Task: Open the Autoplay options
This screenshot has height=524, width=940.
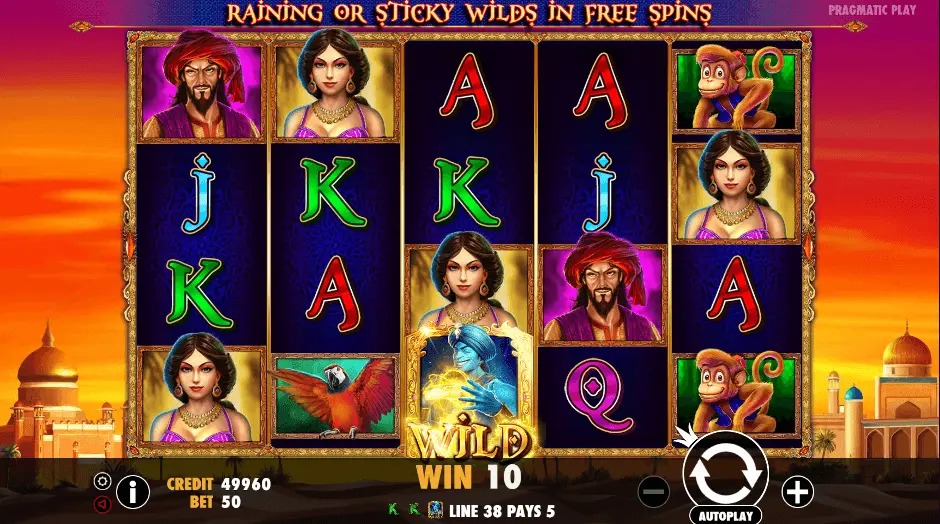Action: click(x=725, y=516)
